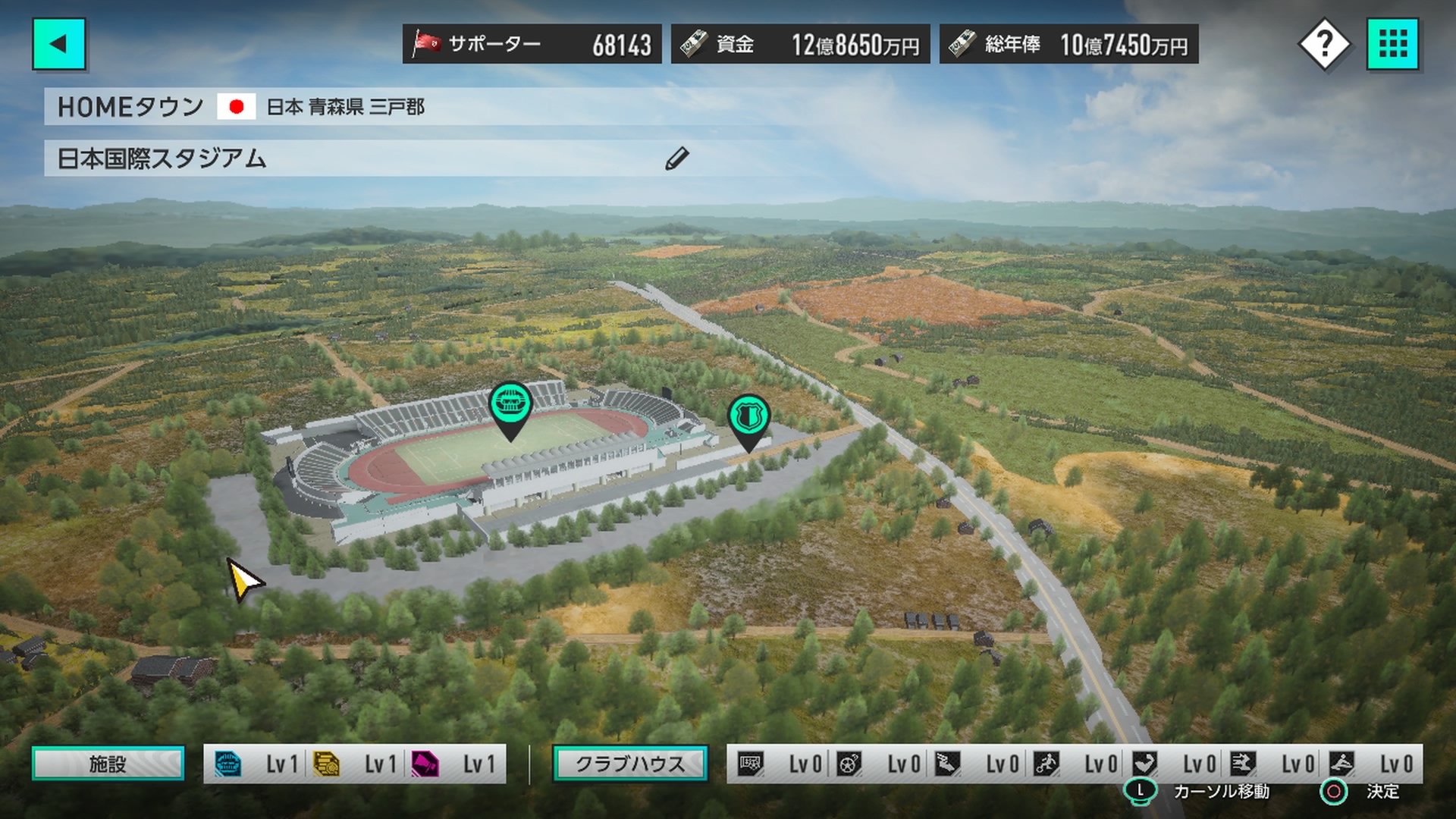Select the soccer ball clubhouse icon
The width and height of the screenshot is (1456, 819).
[849, 764]
